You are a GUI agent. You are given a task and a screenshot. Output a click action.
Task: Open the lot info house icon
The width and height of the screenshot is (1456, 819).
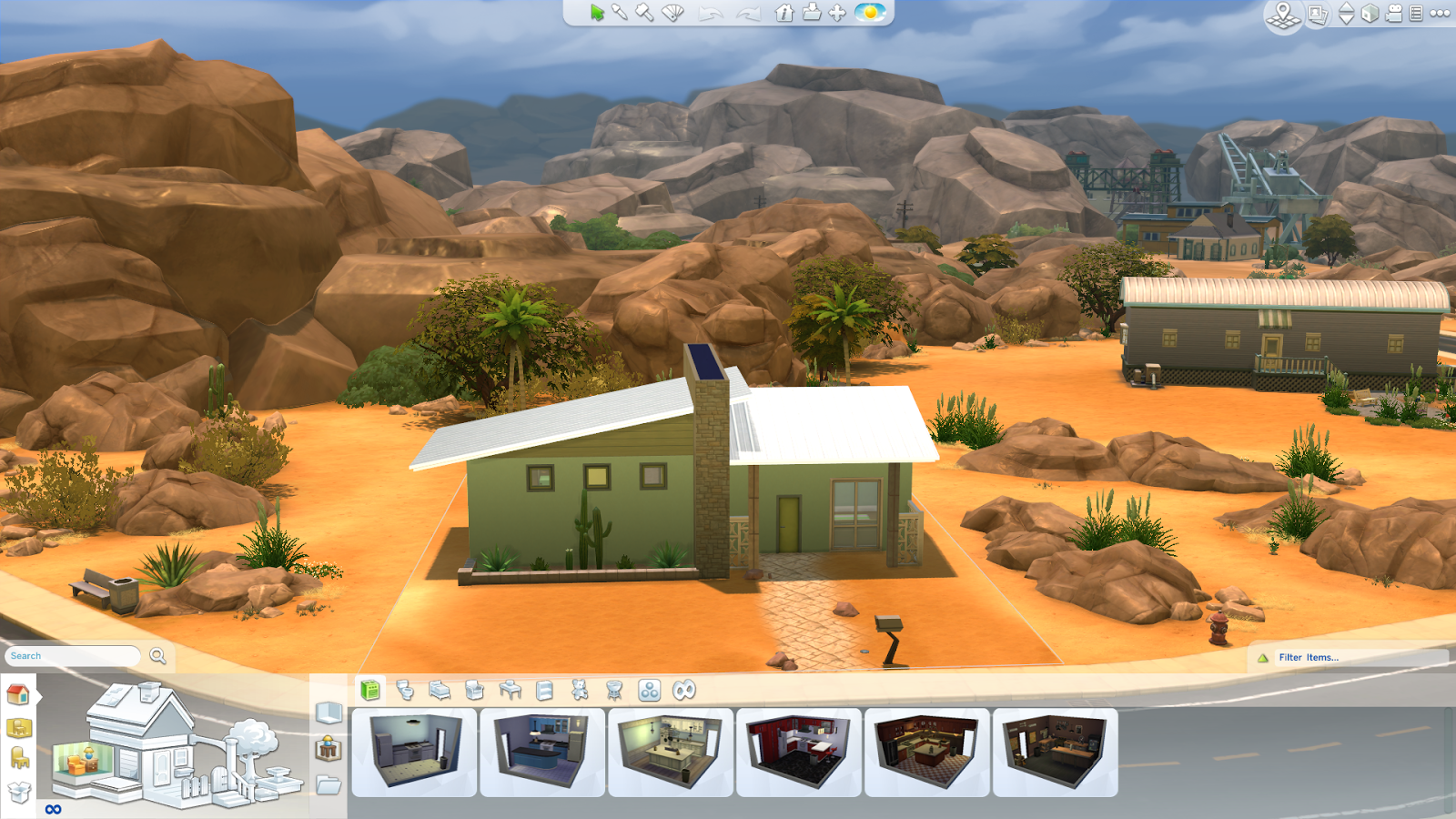coord(784,13)
